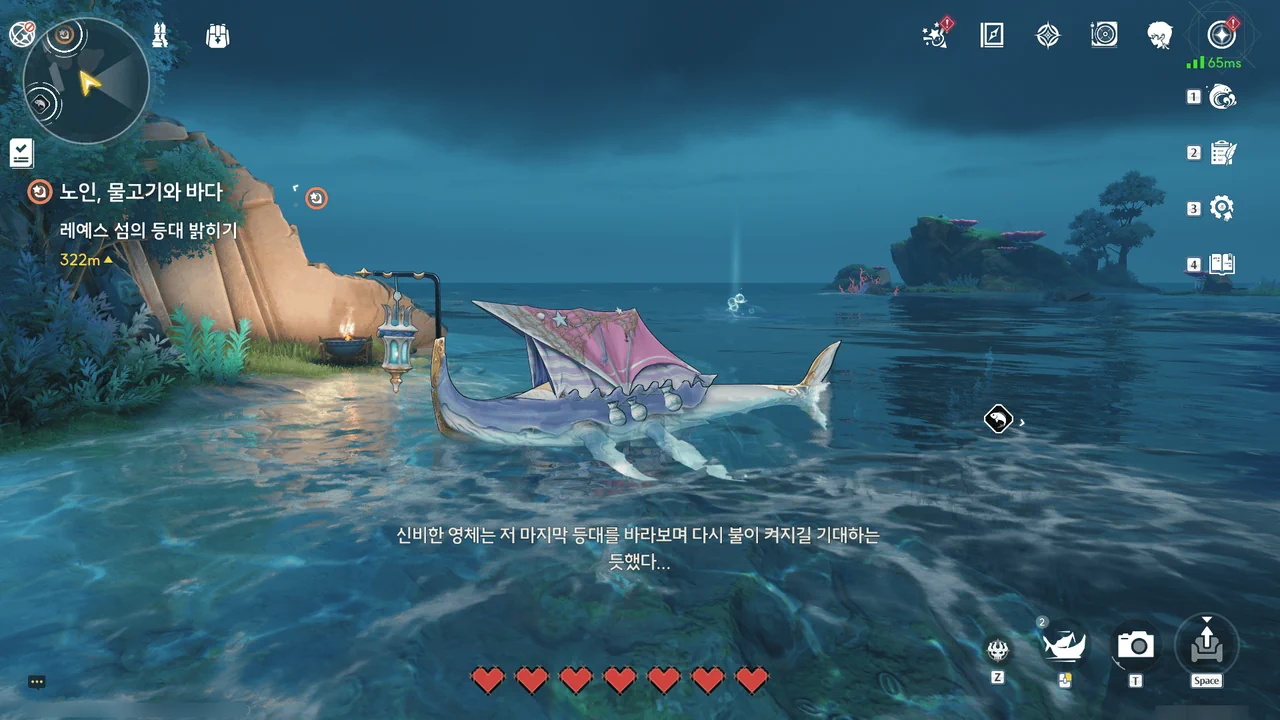Open the main menu star emblem
Image resolution: width=1280 pixels, height=720 pixels.
tap(1220, 35)
